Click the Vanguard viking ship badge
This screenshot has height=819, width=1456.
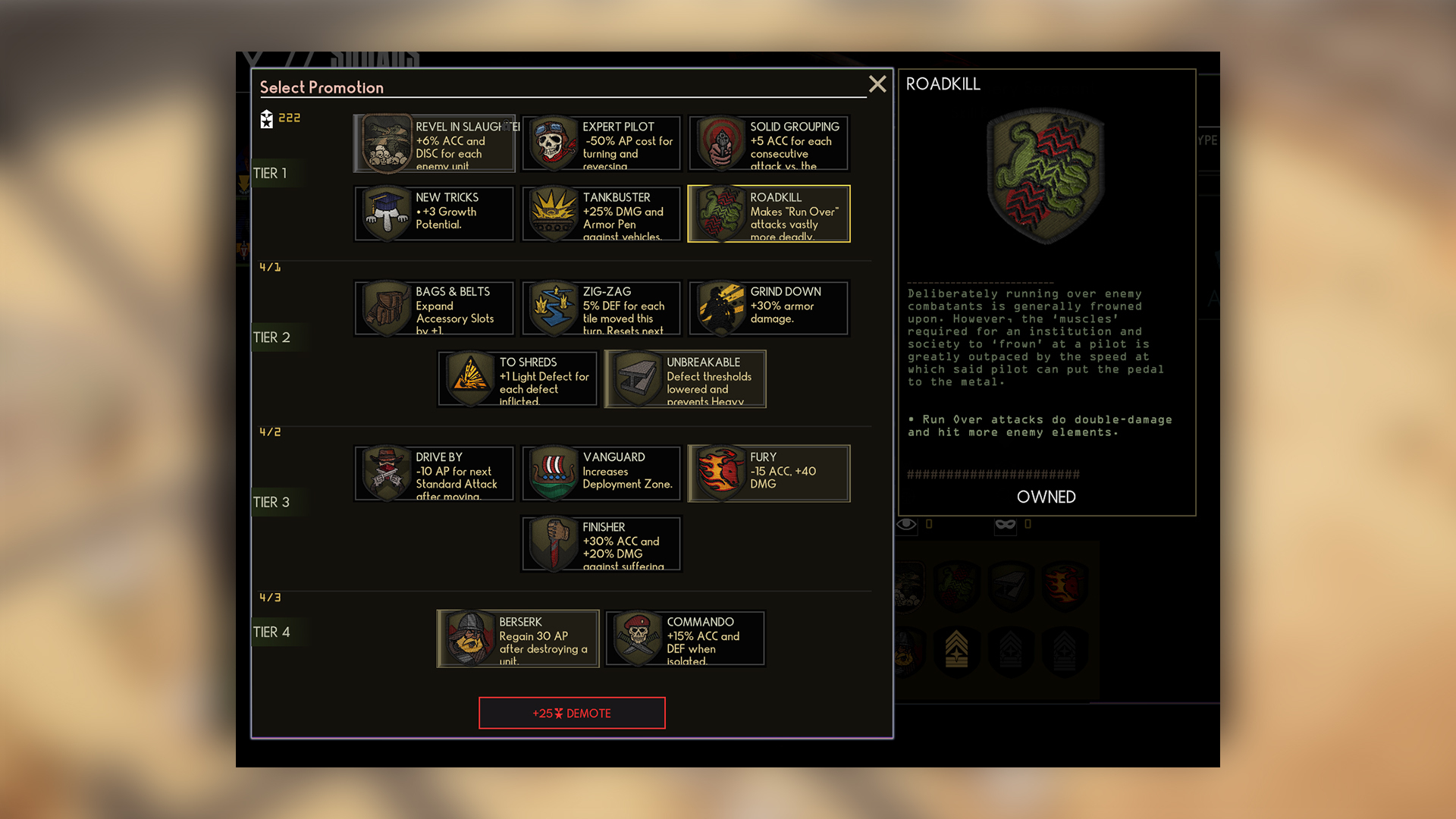coord(552,473)
